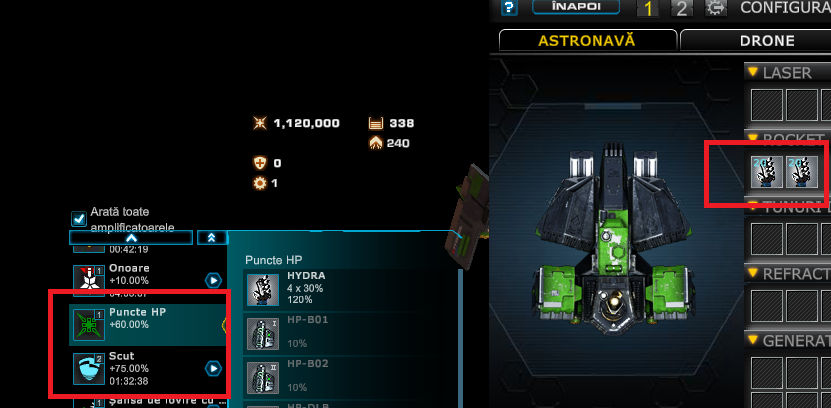The width and height of the screenshot is (831, 408).
Task: Open the question mark help button
Action: point(509,8)
